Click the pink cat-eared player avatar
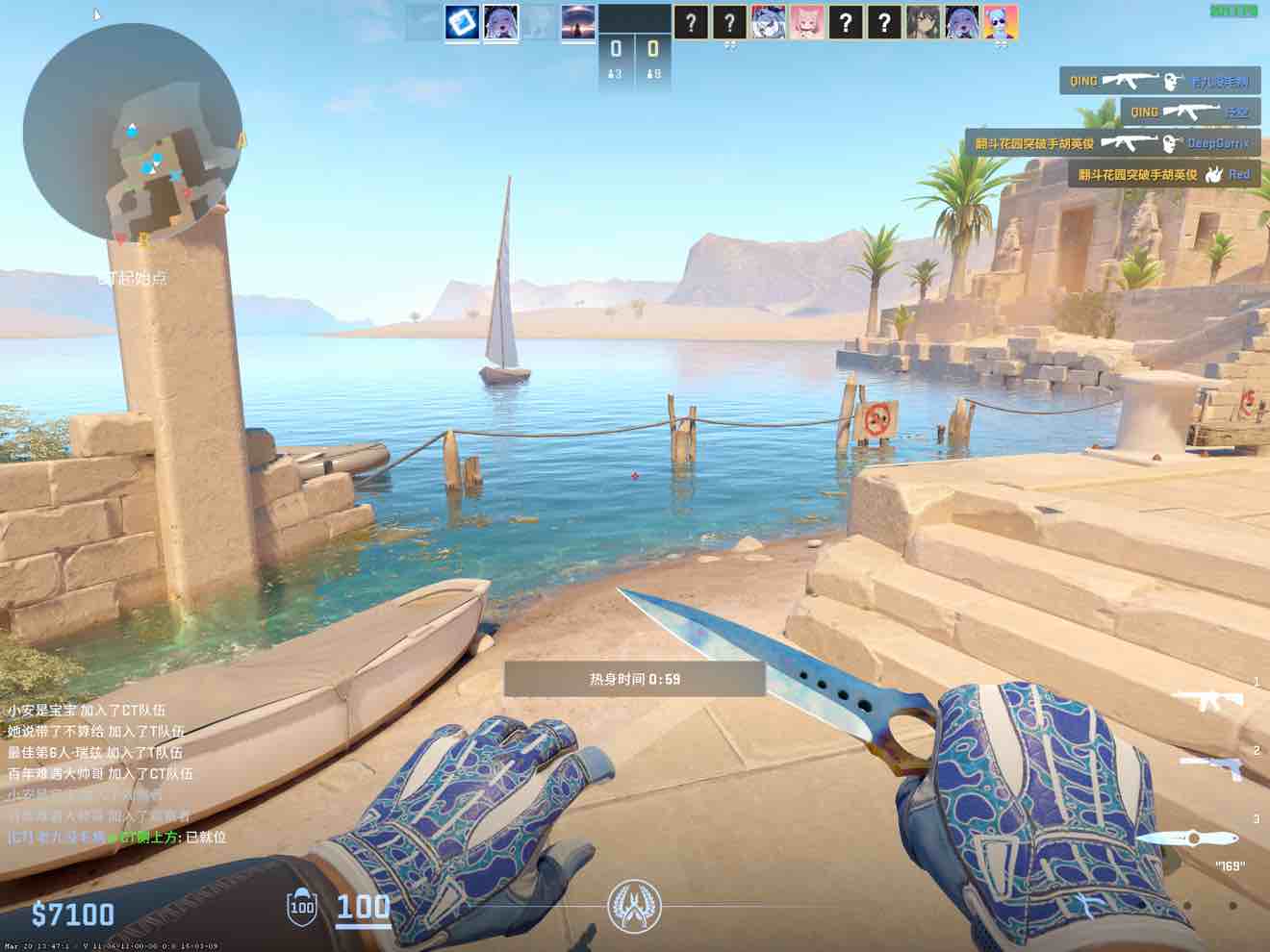The image size is (1270, 952). [x=806, y=22]
